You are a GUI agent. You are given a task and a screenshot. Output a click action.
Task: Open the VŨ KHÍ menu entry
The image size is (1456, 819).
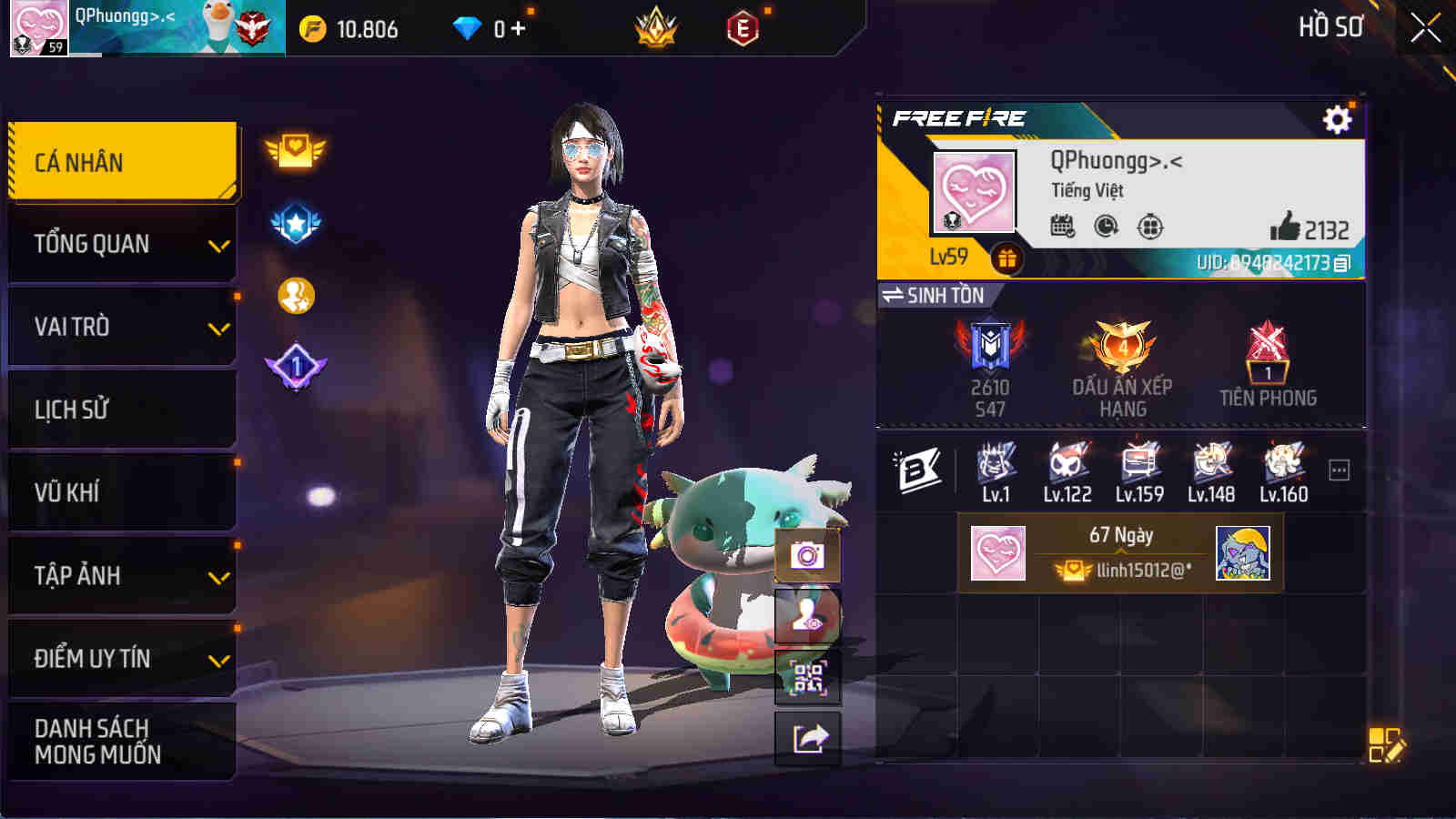pyautogui.click(x=123, y=492)
